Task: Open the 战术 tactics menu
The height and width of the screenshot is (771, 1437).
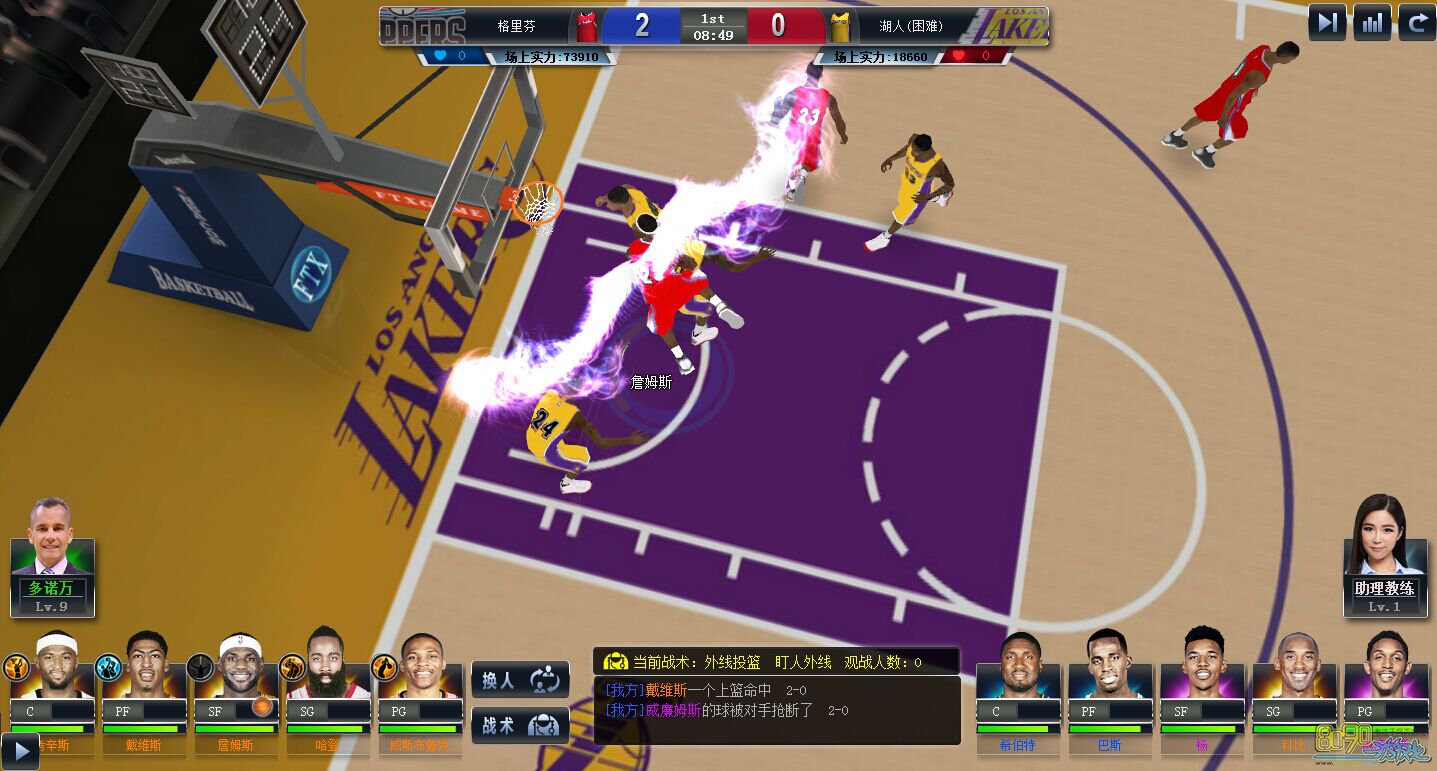Action: [x=520, y=725]
